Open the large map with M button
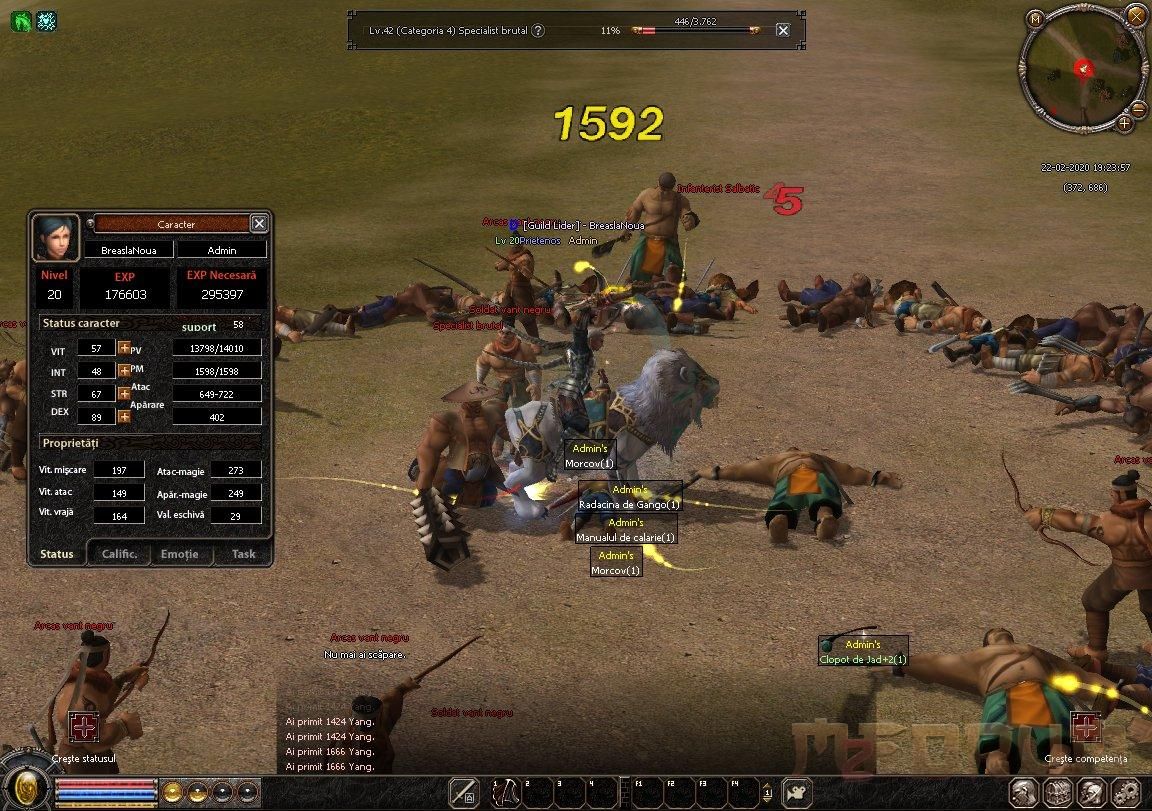The width and height of the screenshot is (1152, 811). [1035, 18]
